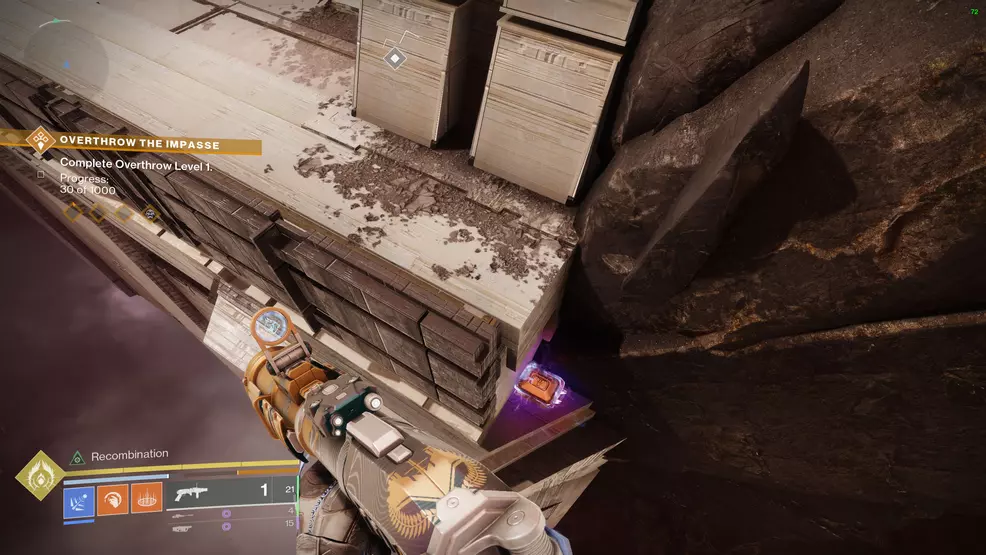Activate the orange melee fist ability
The width and height of the screenshot is (986, 555).
pyautogui.click(x=111, y=501)
